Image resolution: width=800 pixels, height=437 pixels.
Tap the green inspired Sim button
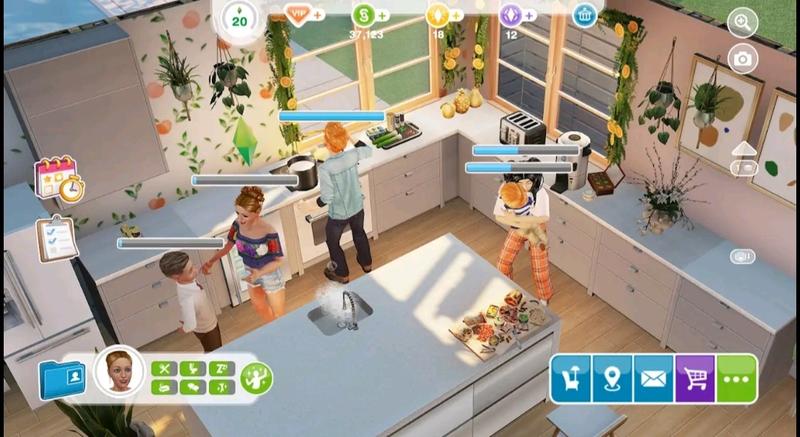256,378
